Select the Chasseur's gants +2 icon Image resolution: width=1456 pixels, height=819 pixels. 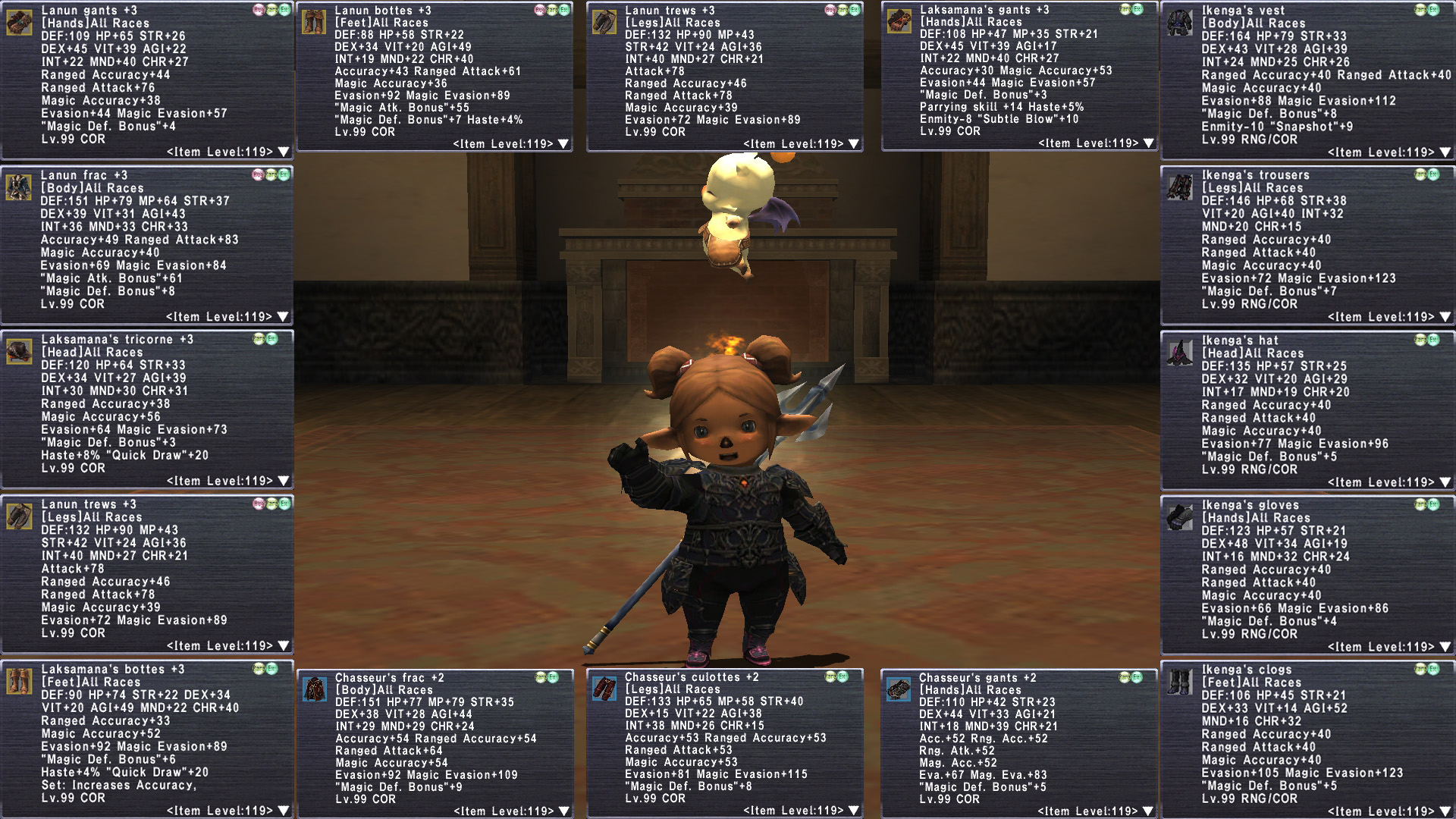(899, 689)
